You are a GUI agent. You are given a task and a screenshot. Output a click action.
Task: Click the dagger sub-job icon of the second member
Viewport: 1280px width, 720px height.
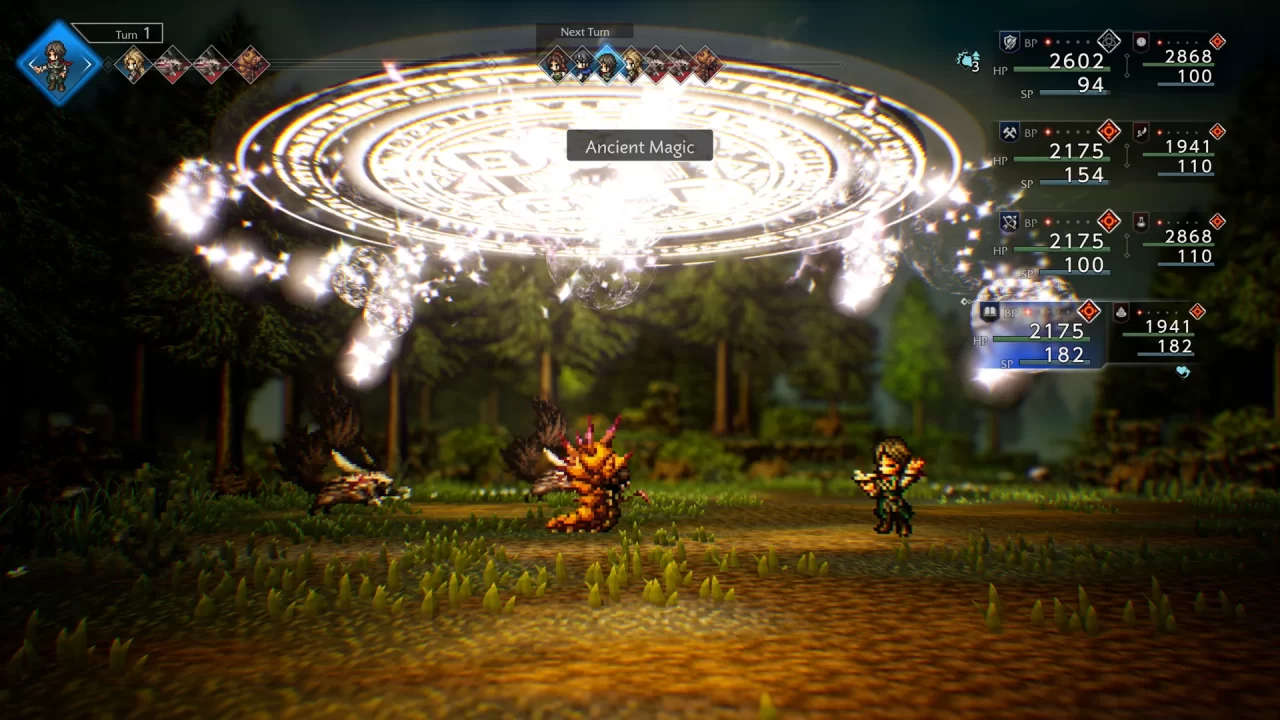(1142, 132)
